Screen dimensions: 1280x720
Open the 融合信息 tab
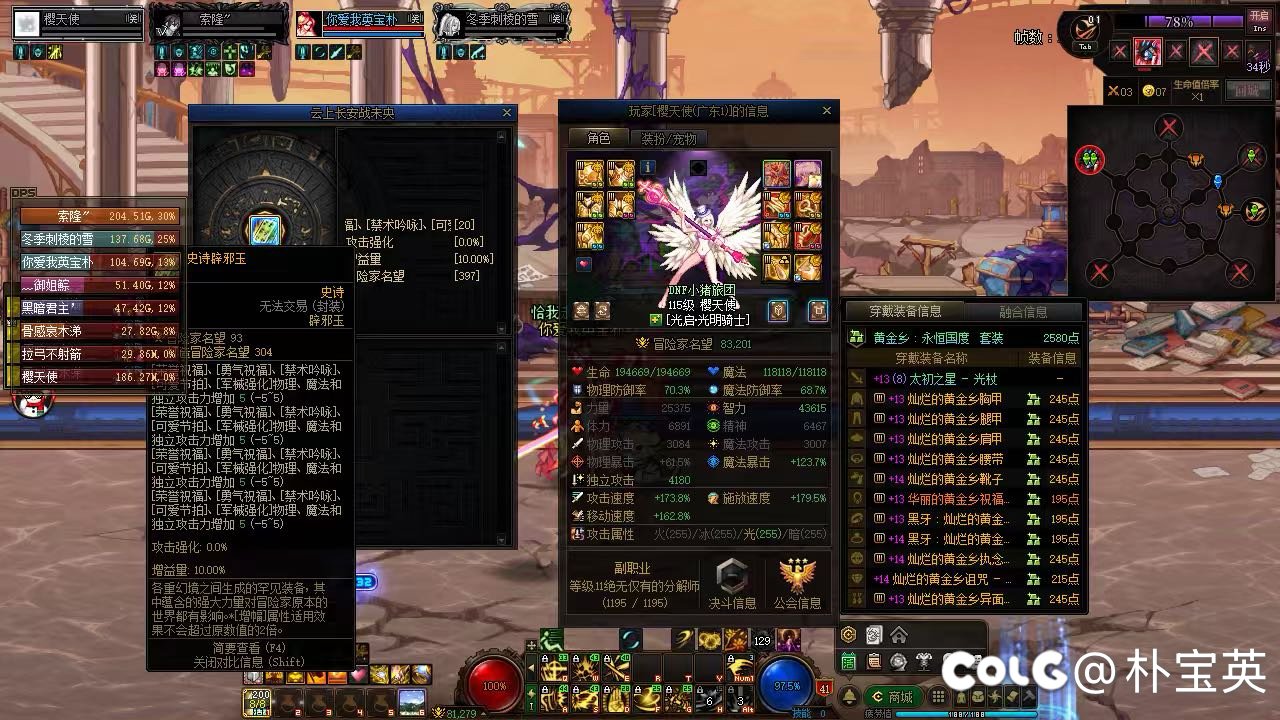[1022, 311]
